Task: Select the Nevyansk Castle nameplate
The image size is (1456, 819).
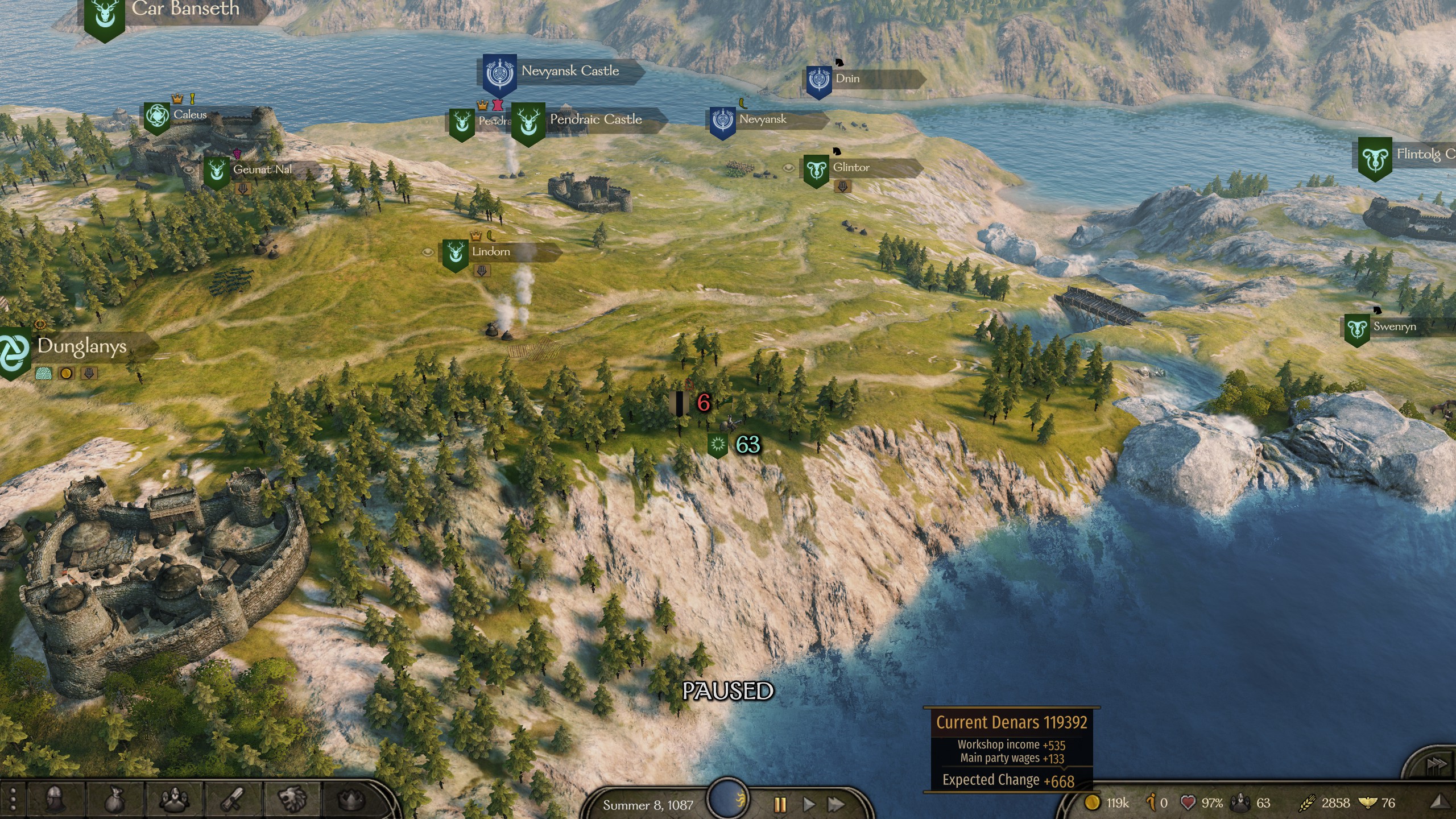Action: [570, 72]
